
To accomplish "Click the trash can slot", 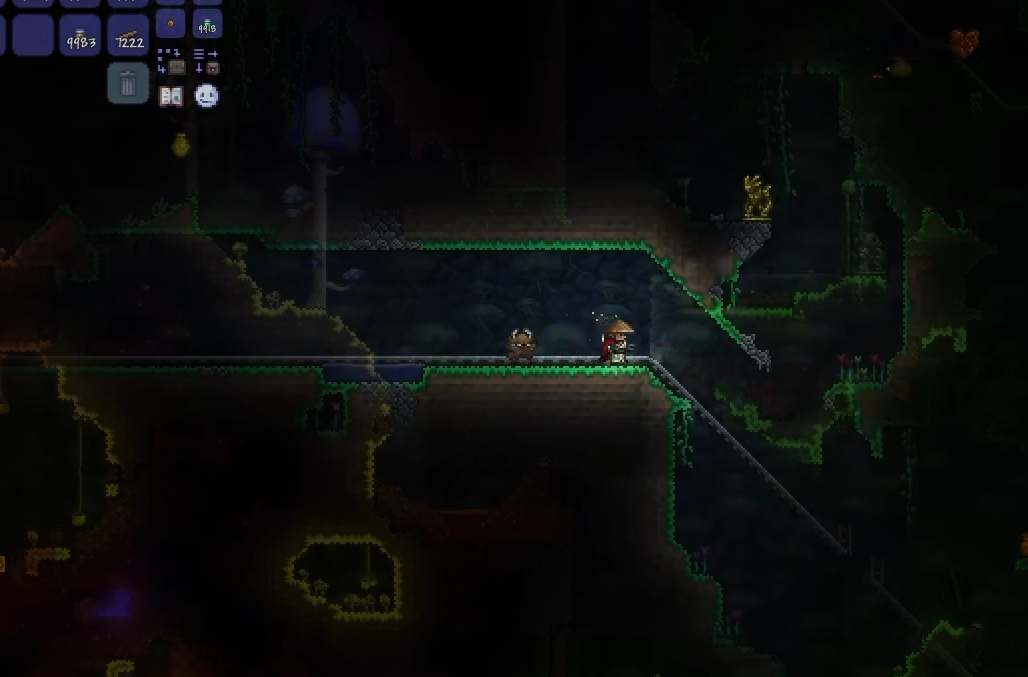I will click(x=128, y=84).
